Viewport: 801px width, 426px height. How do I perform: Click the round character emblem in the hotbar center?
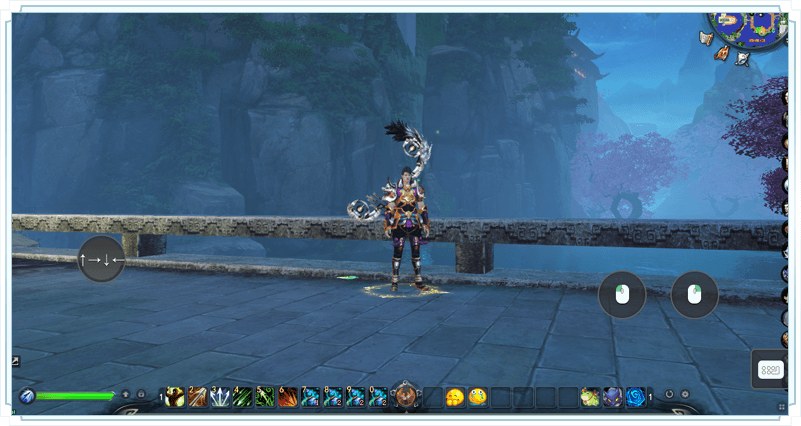click(405, 396)
